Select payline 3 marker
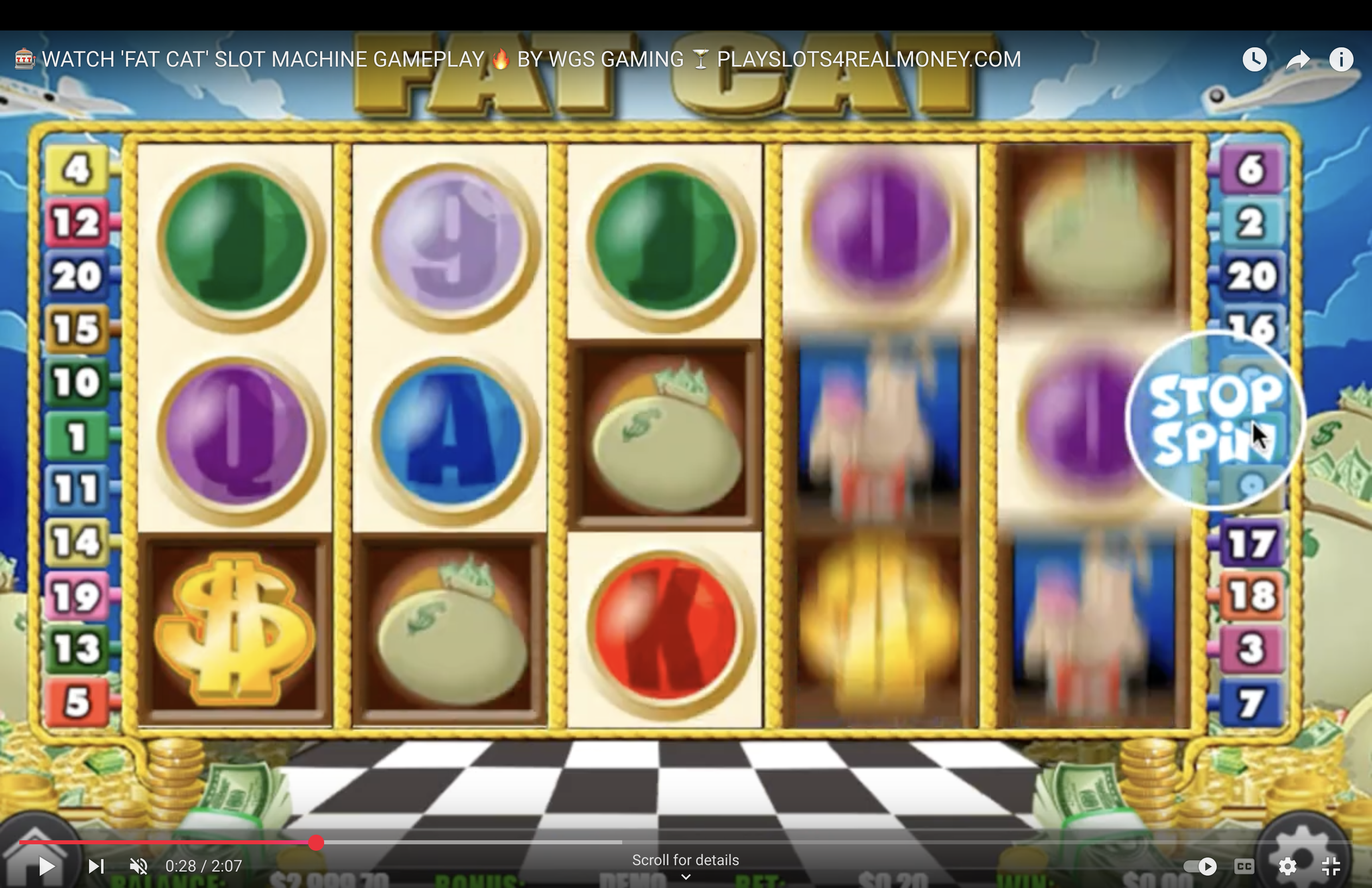The height and width of the screenshot is (888, 1372). (1250, 649)
